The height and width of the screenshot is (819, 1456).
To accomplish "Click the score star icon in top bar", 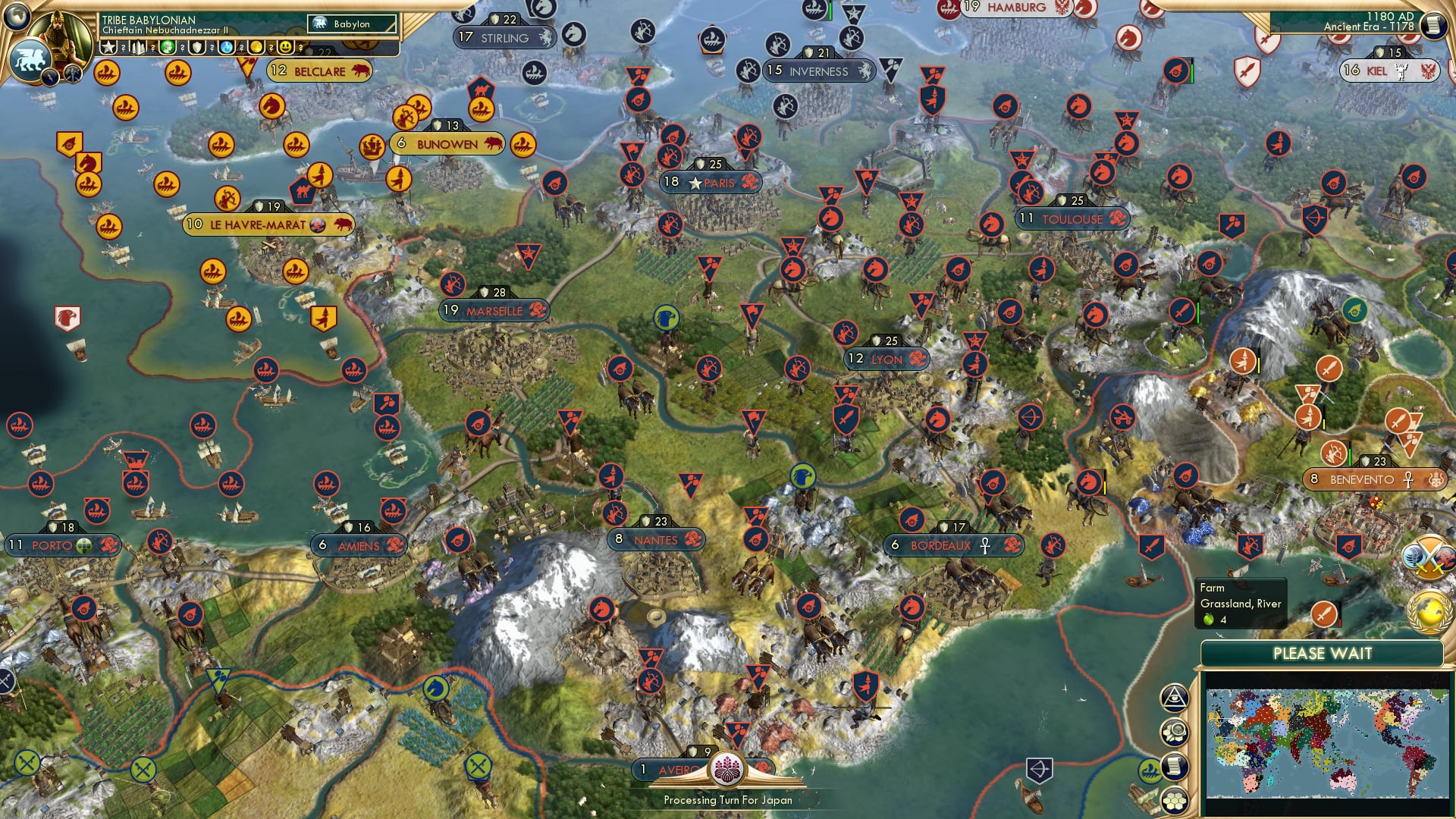I will [110, 47].
